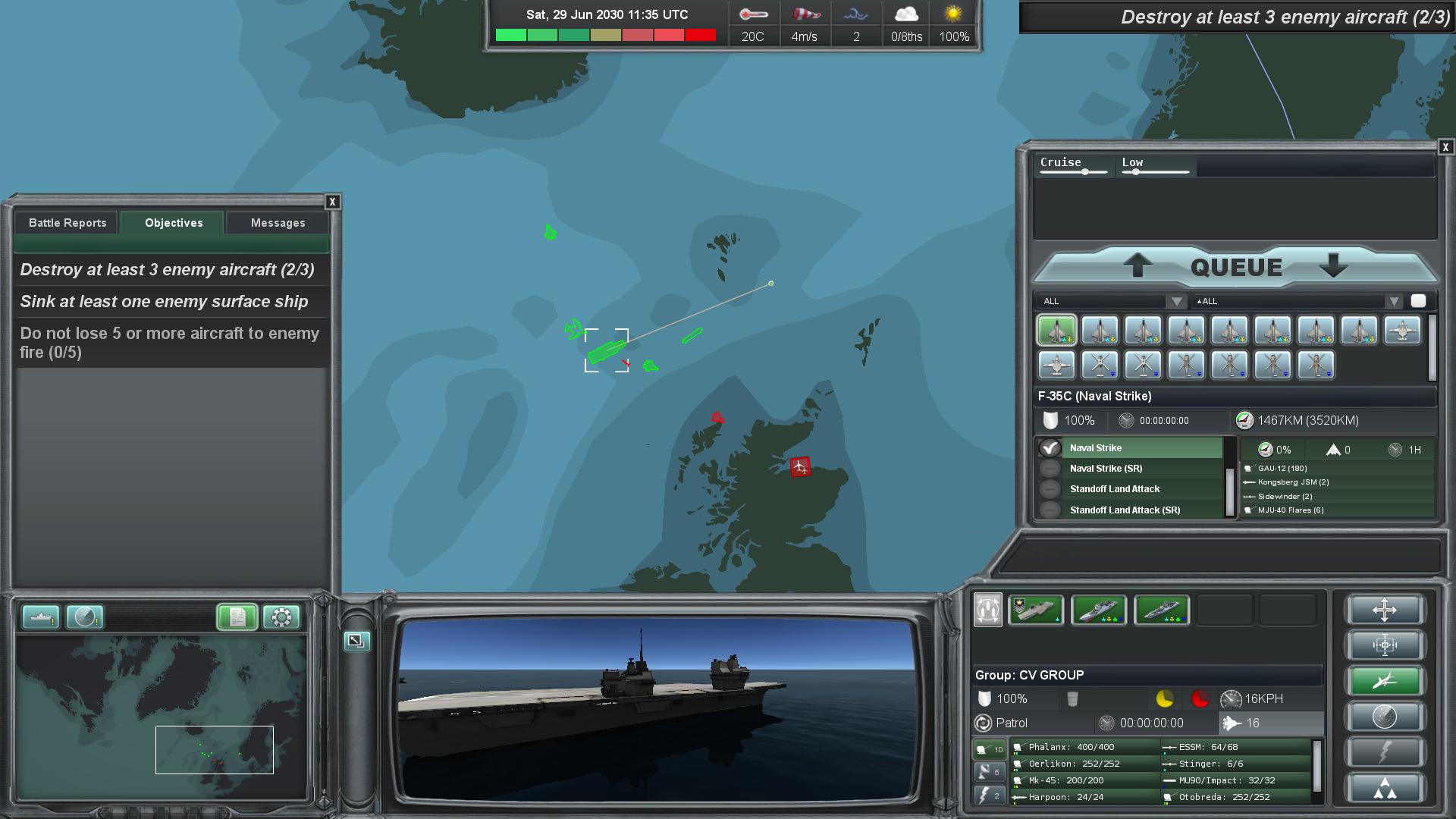Close the objectives panel
This screenshot has width=1456, height=819.
(332, 202)
